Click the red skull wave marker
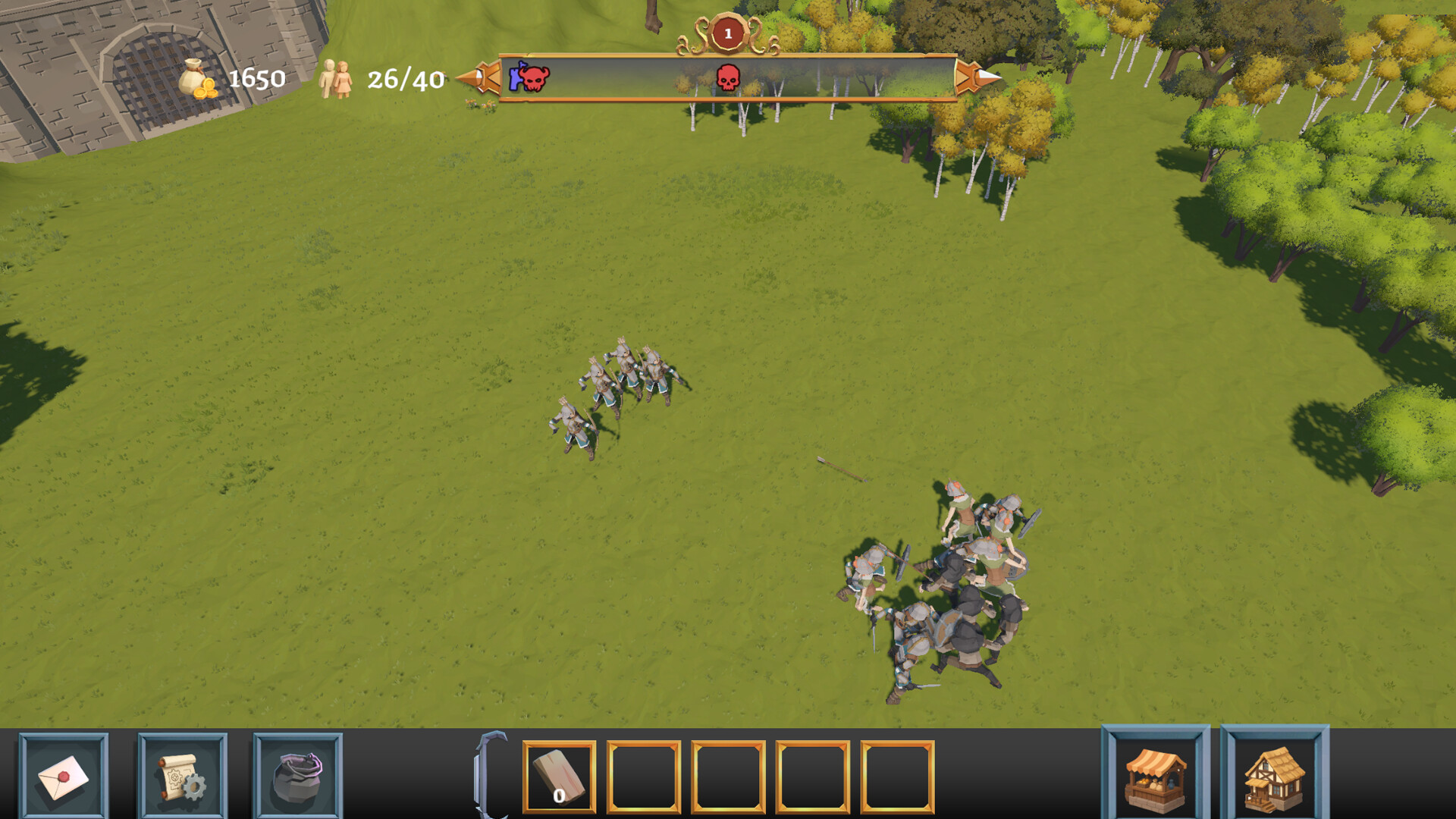This screenshot has height=819, width=1456. tap(727, 79)
